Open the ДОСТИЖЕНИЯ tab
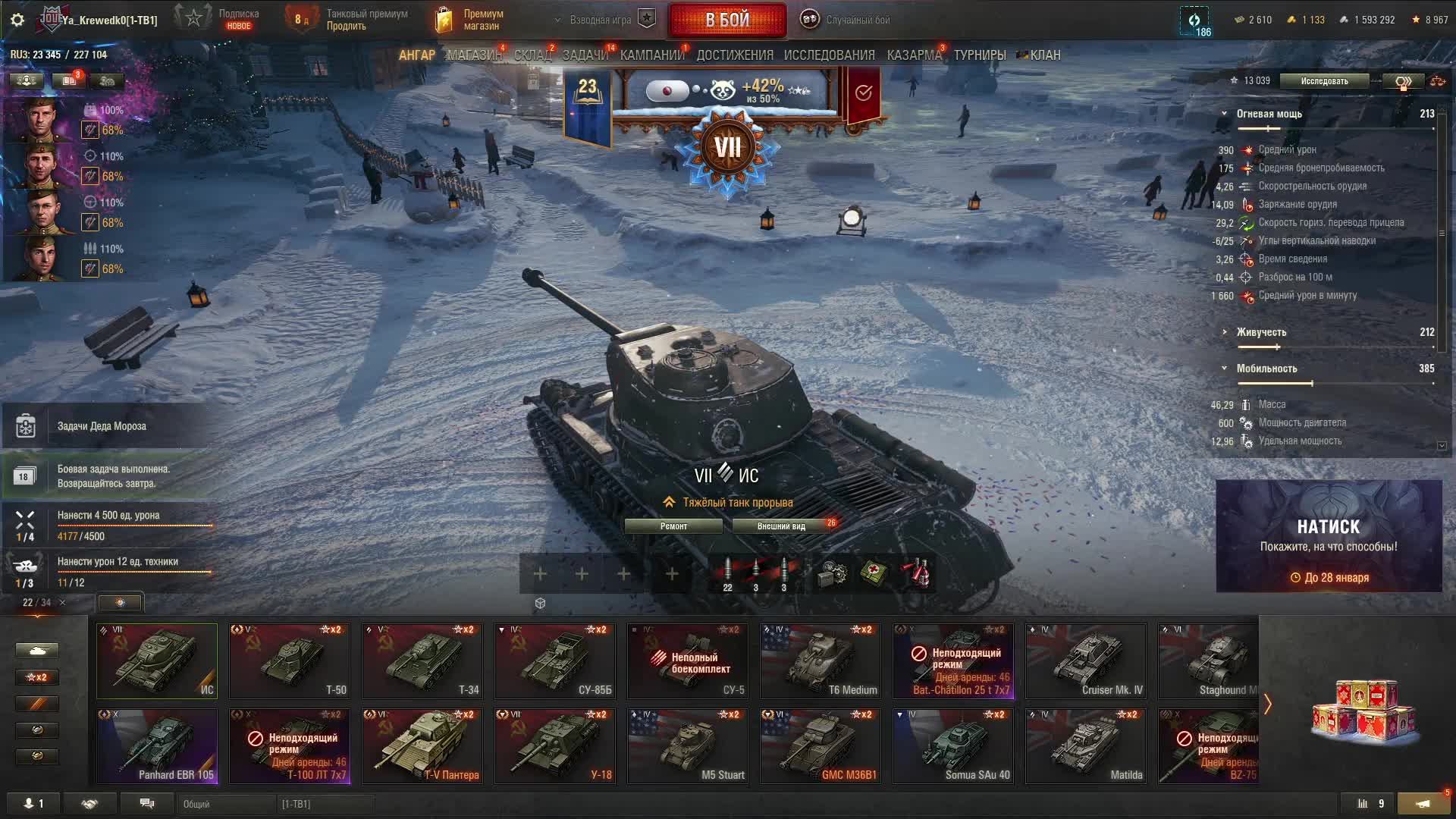Image resolution: width=1456 pixels, height=819 pixels. click(x=735, y=55)
